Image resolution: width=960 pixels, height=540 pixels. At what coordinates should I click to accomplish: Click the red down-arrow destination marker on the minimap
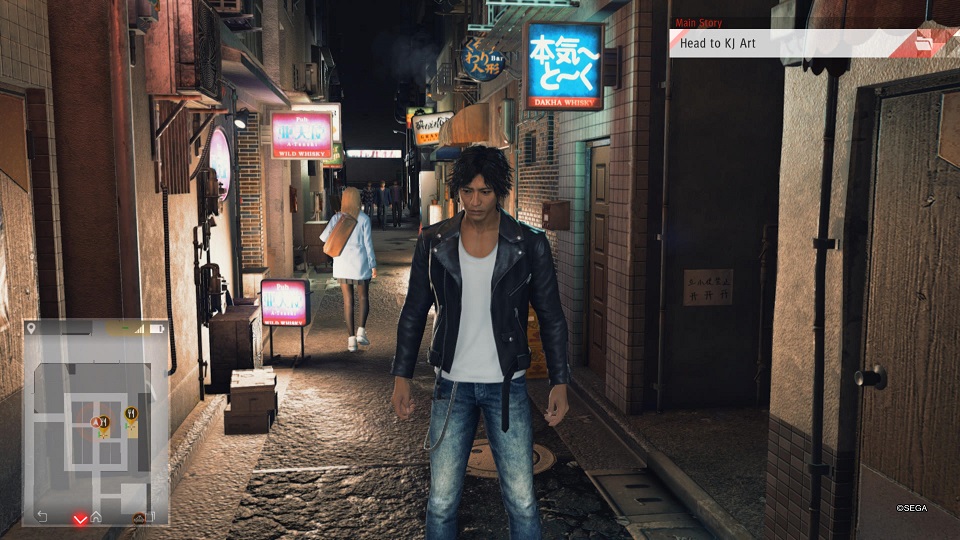tap(79, 518)
